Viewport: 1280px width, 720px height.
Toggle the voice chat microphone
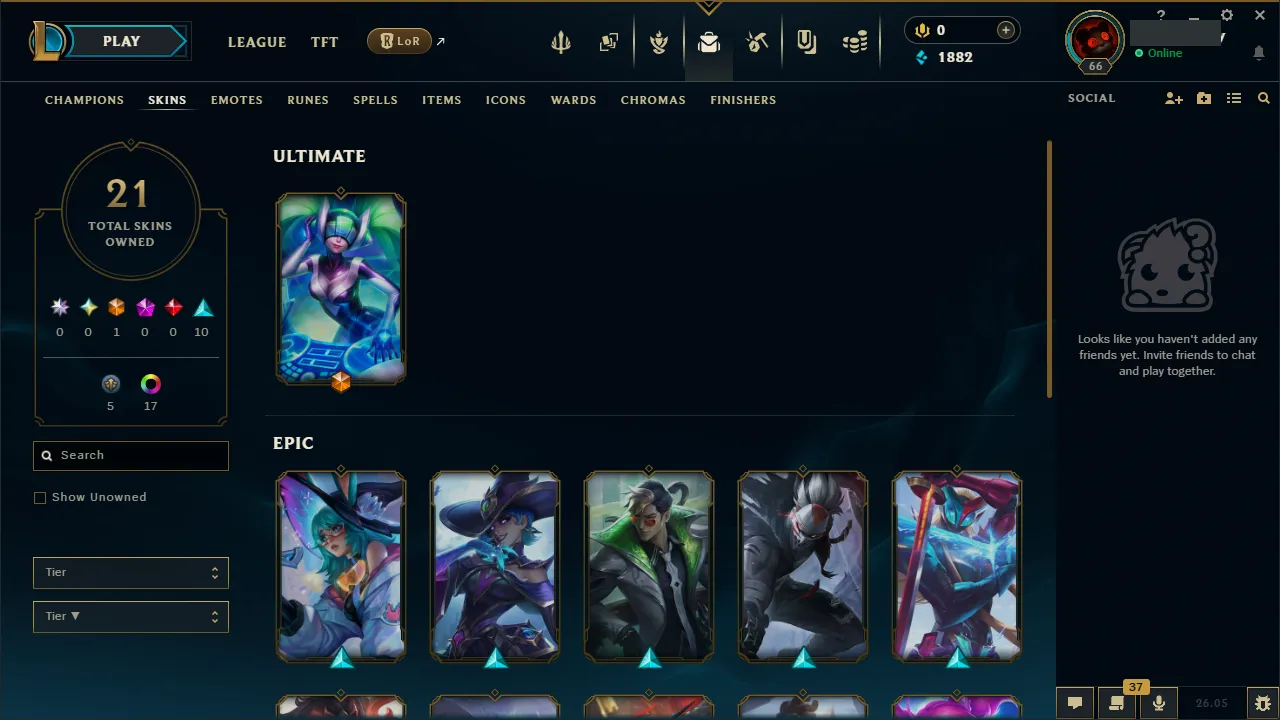1158,703
